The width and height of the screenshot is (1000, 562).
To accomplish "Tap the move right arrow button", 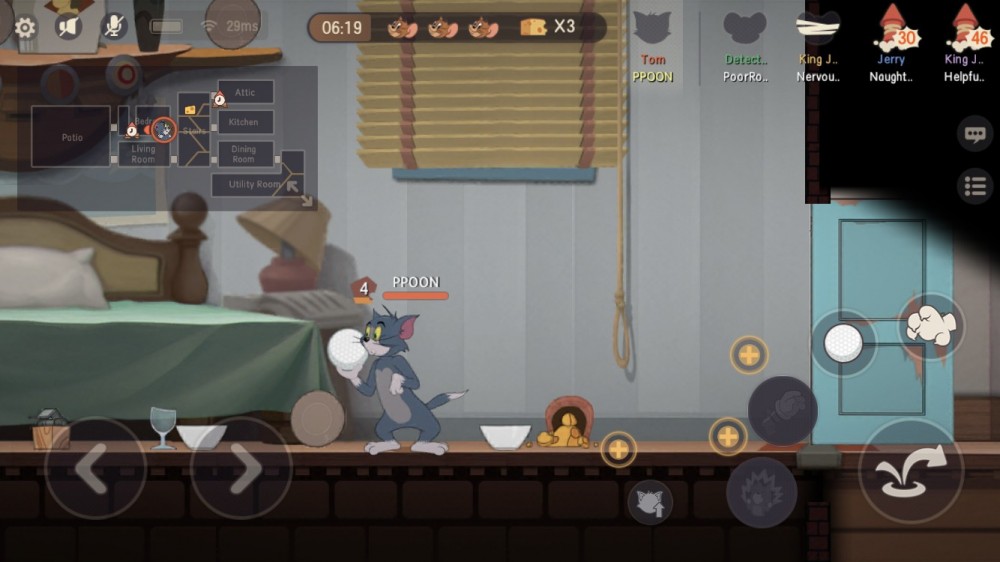I will point(241,468).
